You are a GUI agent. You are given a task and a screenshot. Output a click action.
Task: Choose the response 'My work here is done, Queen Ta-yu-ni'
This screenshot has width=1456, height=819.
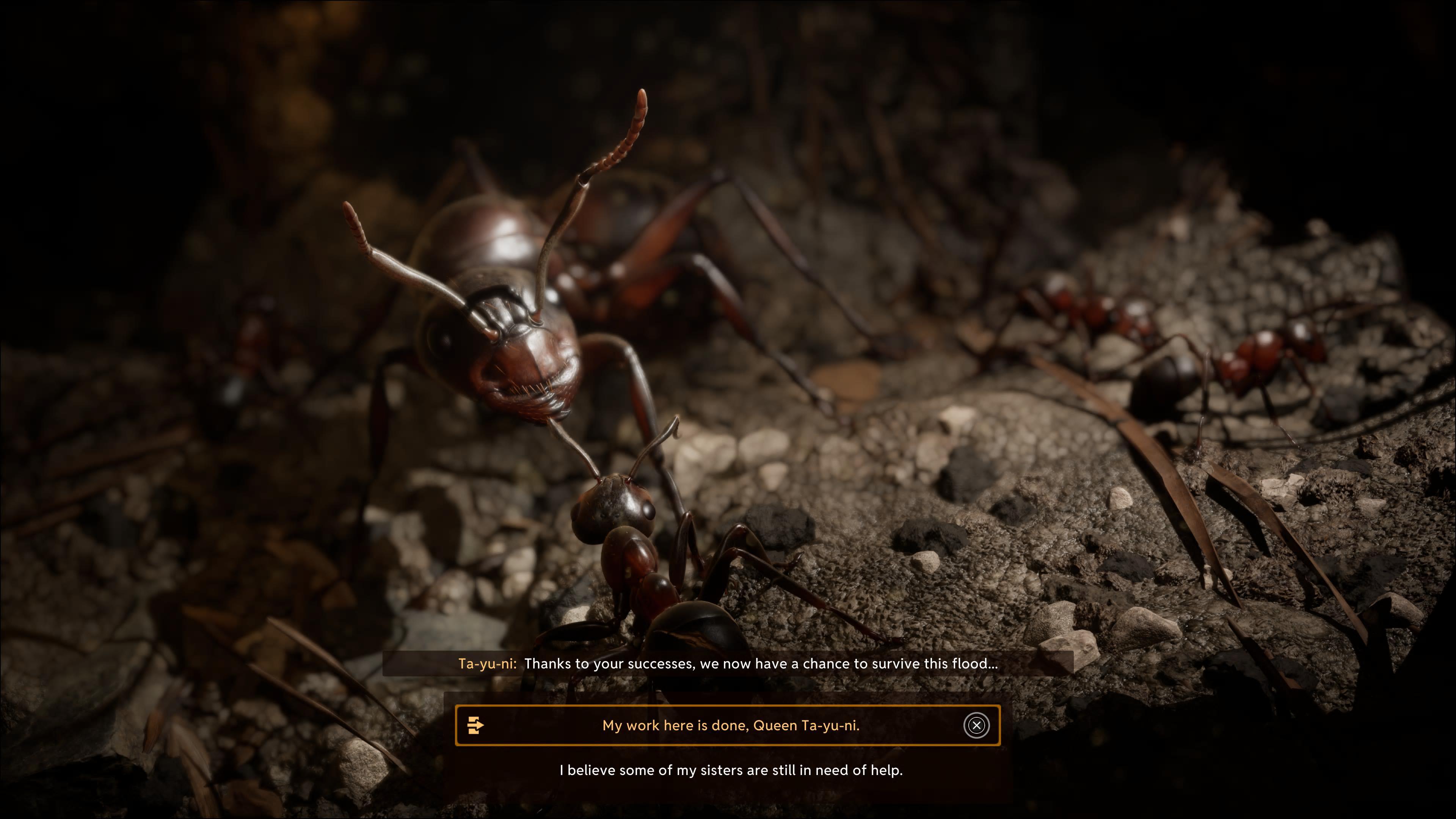coord(730,725)
